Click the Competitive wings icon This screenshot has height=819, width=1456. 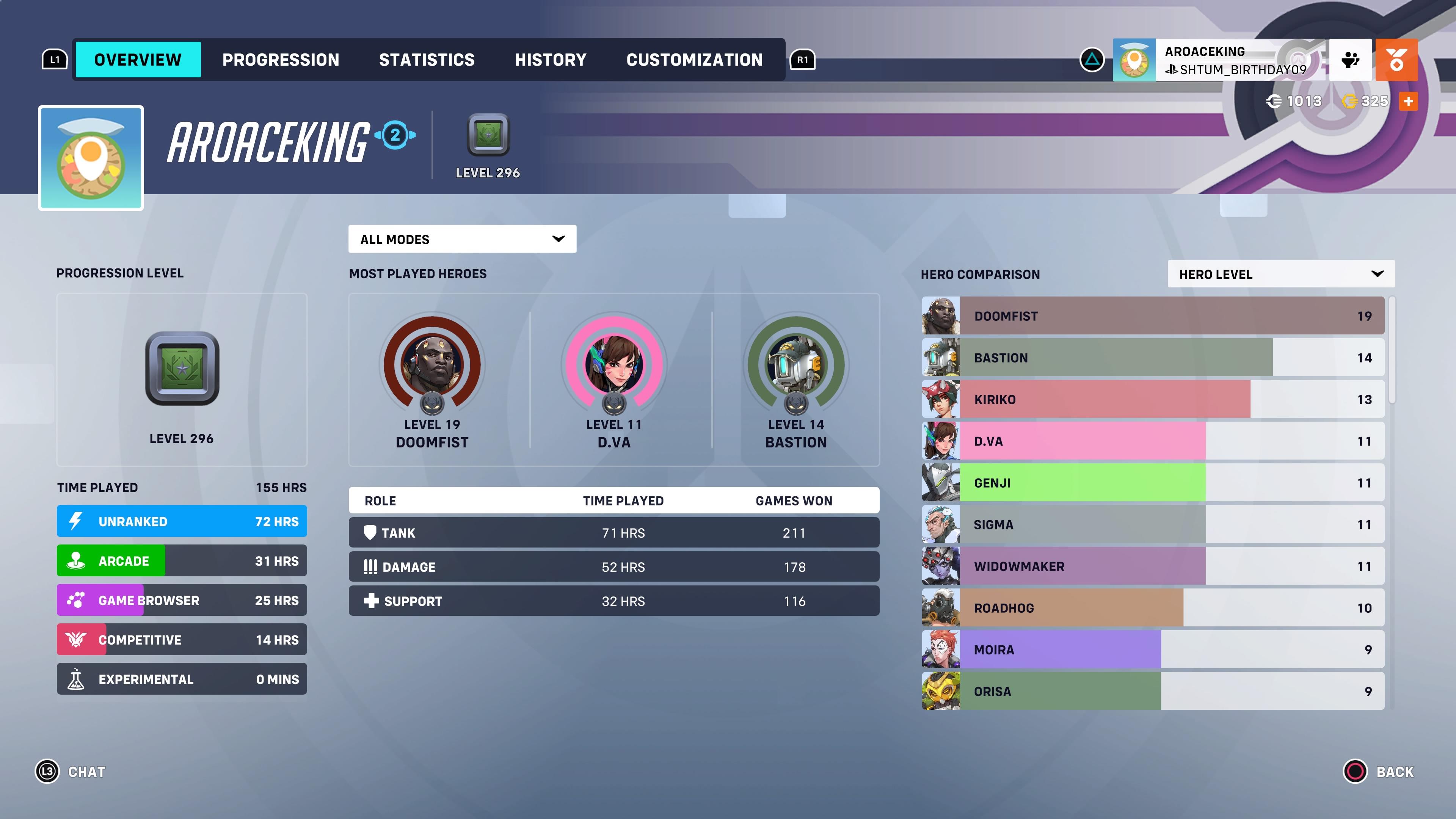[75, 639]
